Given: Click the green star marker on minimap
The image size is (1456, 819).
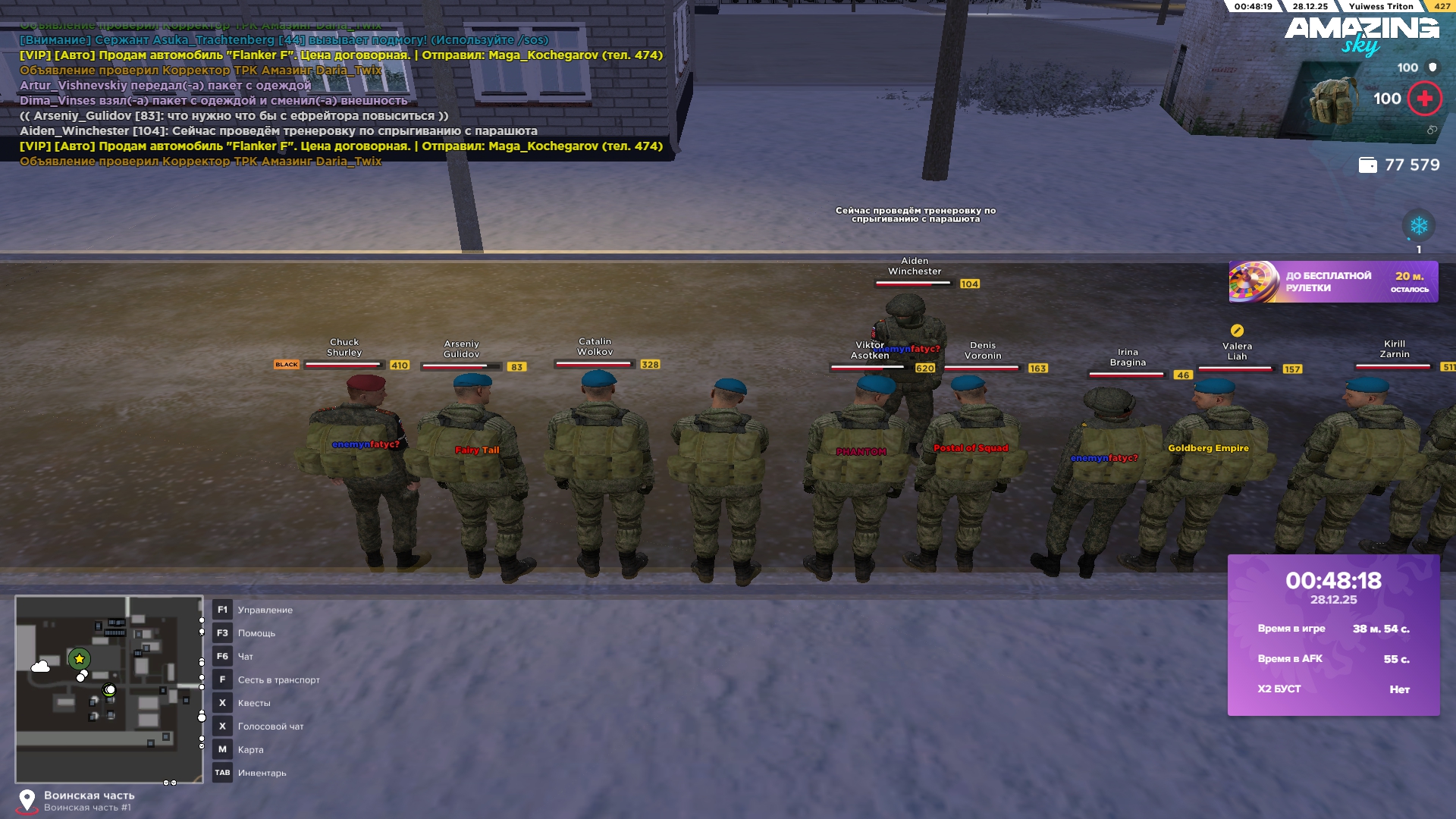Looking at the screenshot, I should 80,659.
